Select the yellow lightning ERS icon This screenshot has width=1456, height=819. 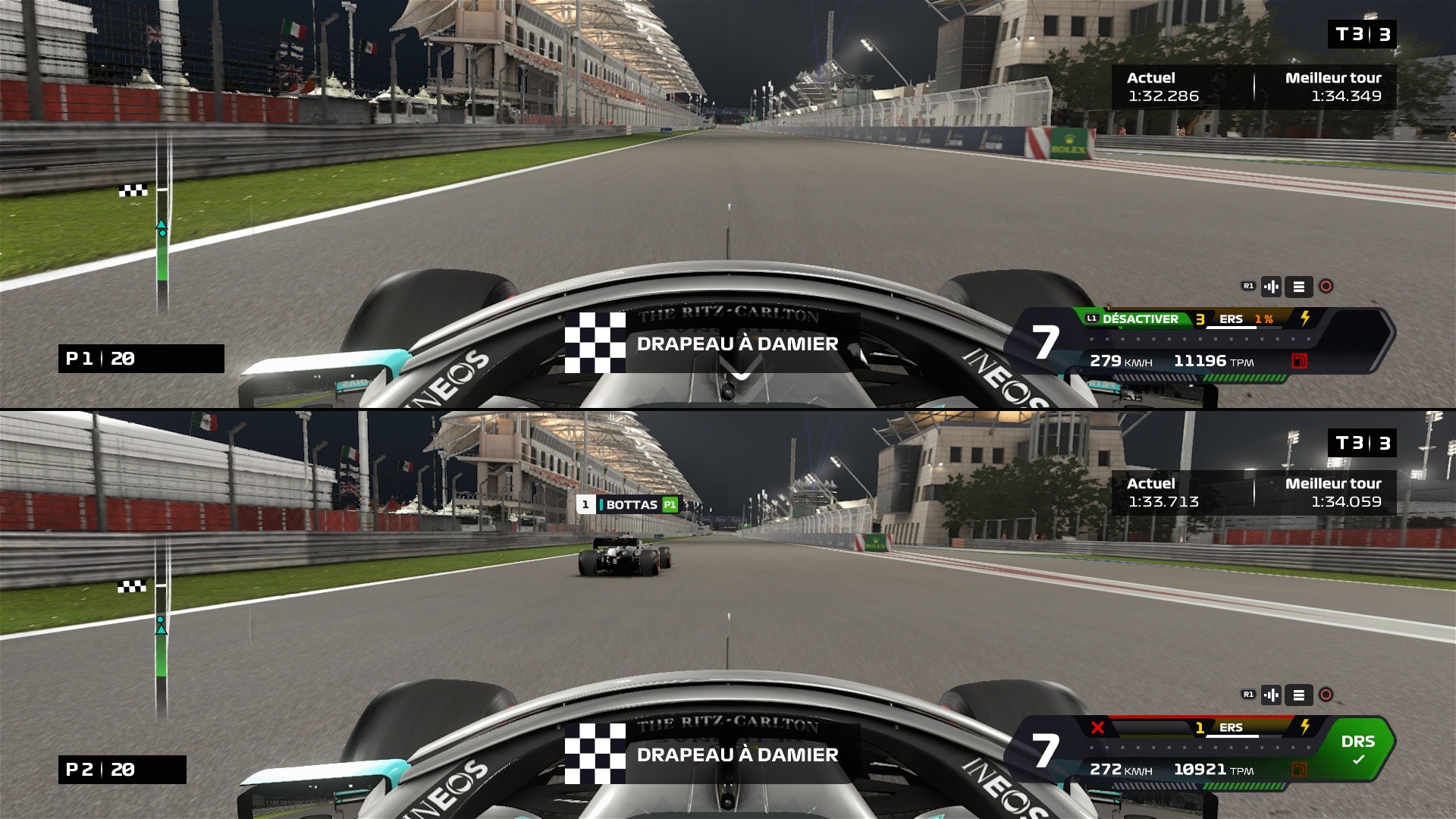1305,318
